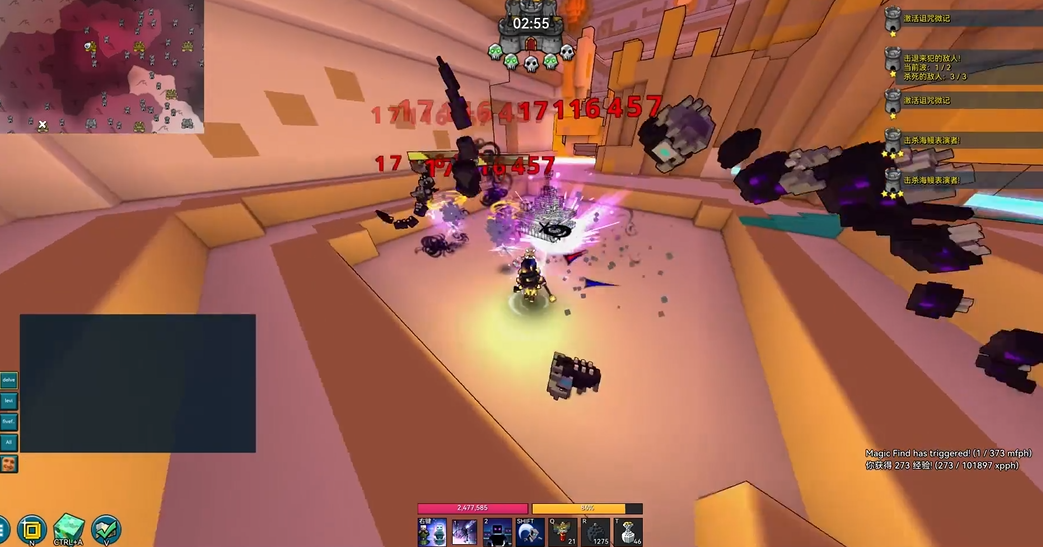
Task: Switch to the All chat tab
Action: tap(9, 441)
